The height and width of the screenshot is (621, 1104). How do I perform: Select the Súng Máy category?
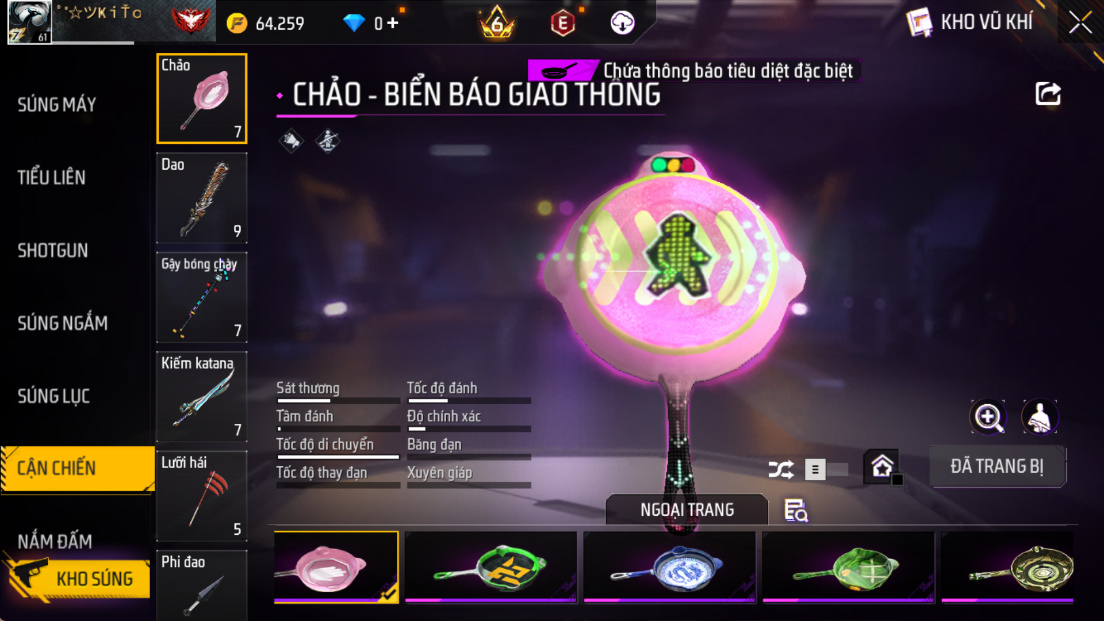coord(57,104)
